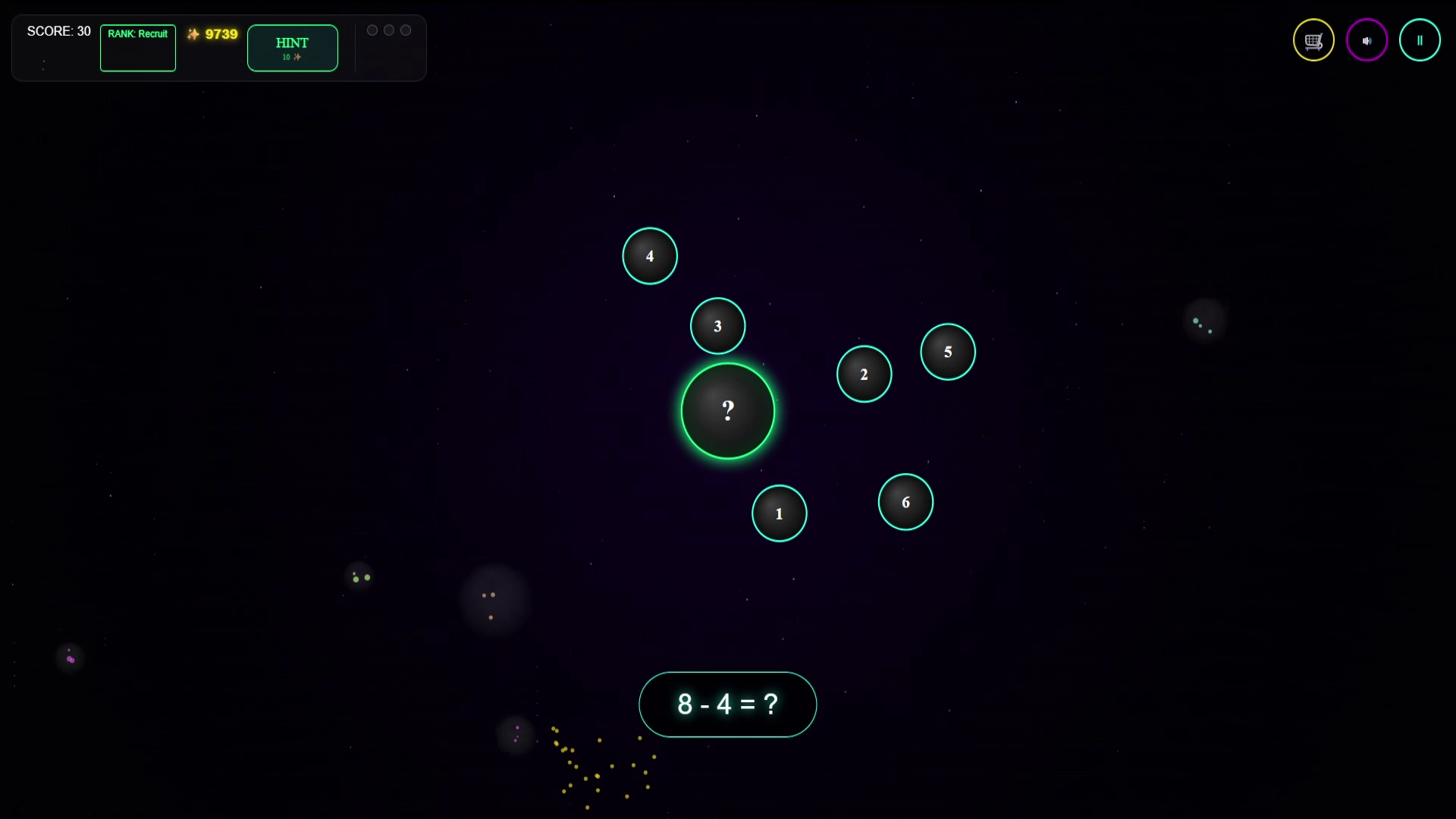Click the teal pause circle button
The image size is (1456, 819).
(1420, 39)
